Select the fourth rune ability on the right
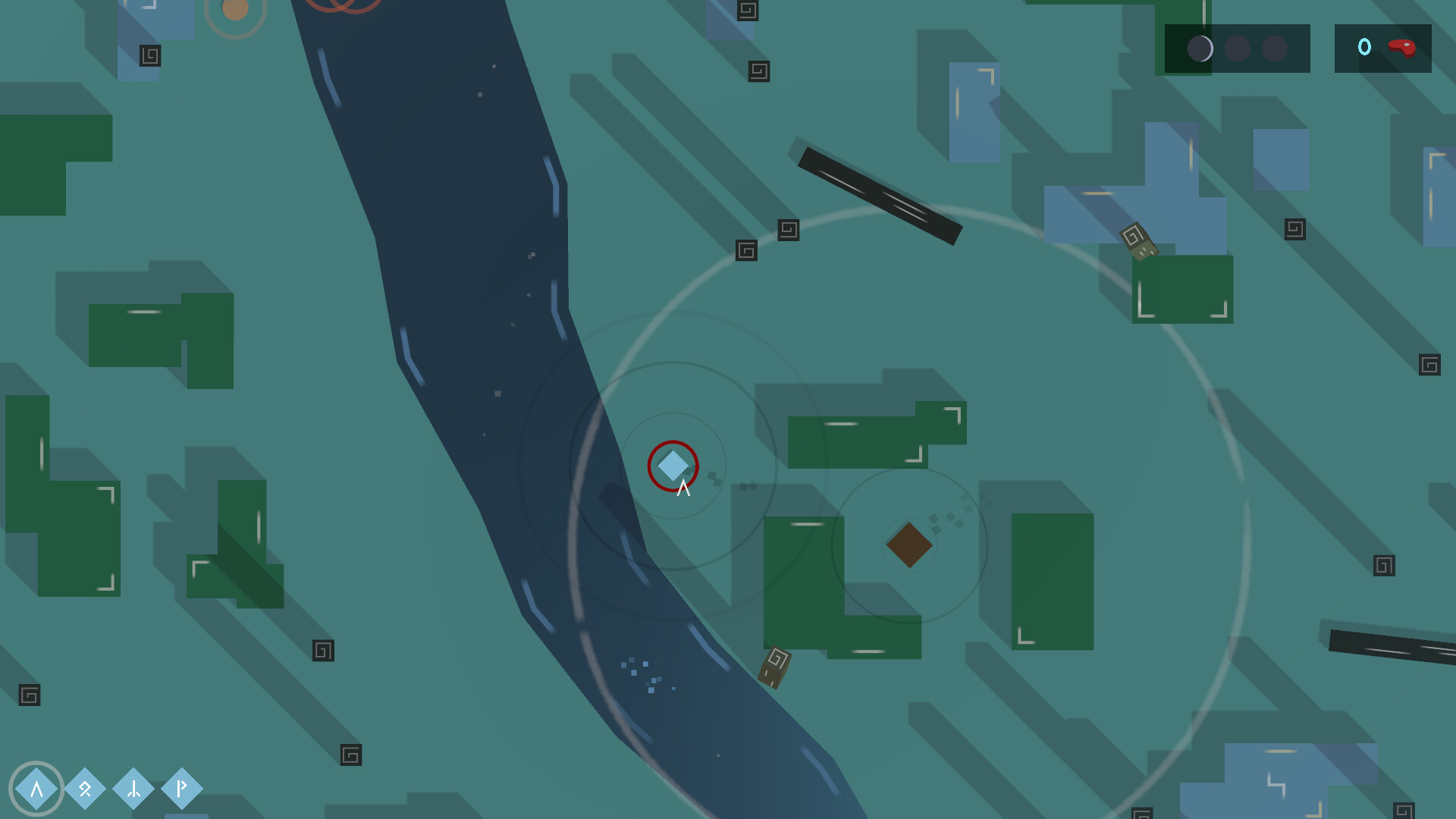 (x=180, y=789)
